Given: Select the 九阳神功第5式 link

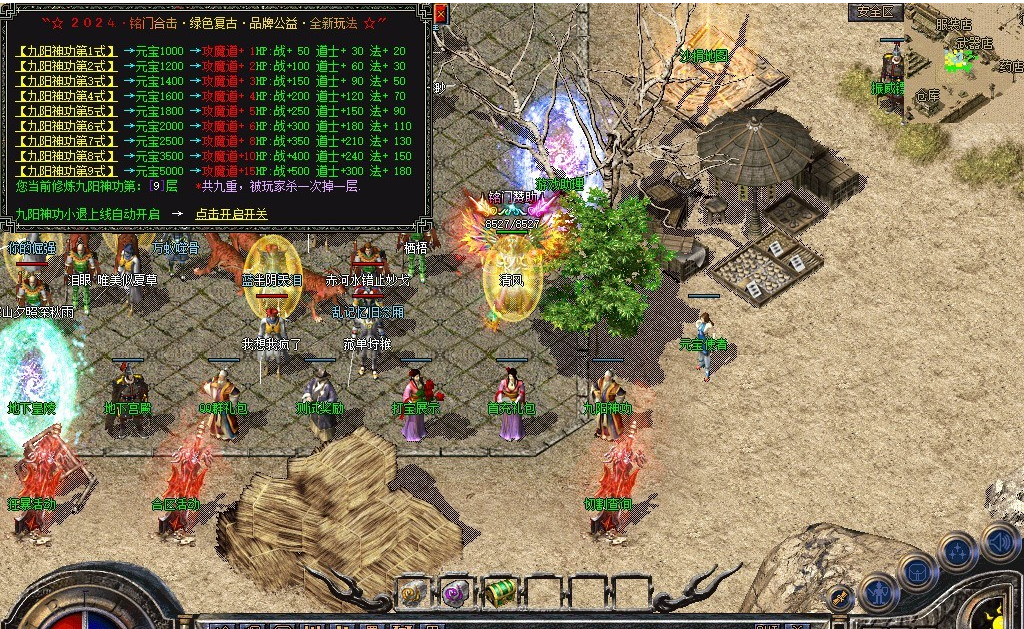Looking at the screenshot, I should [x=67, y=111].
